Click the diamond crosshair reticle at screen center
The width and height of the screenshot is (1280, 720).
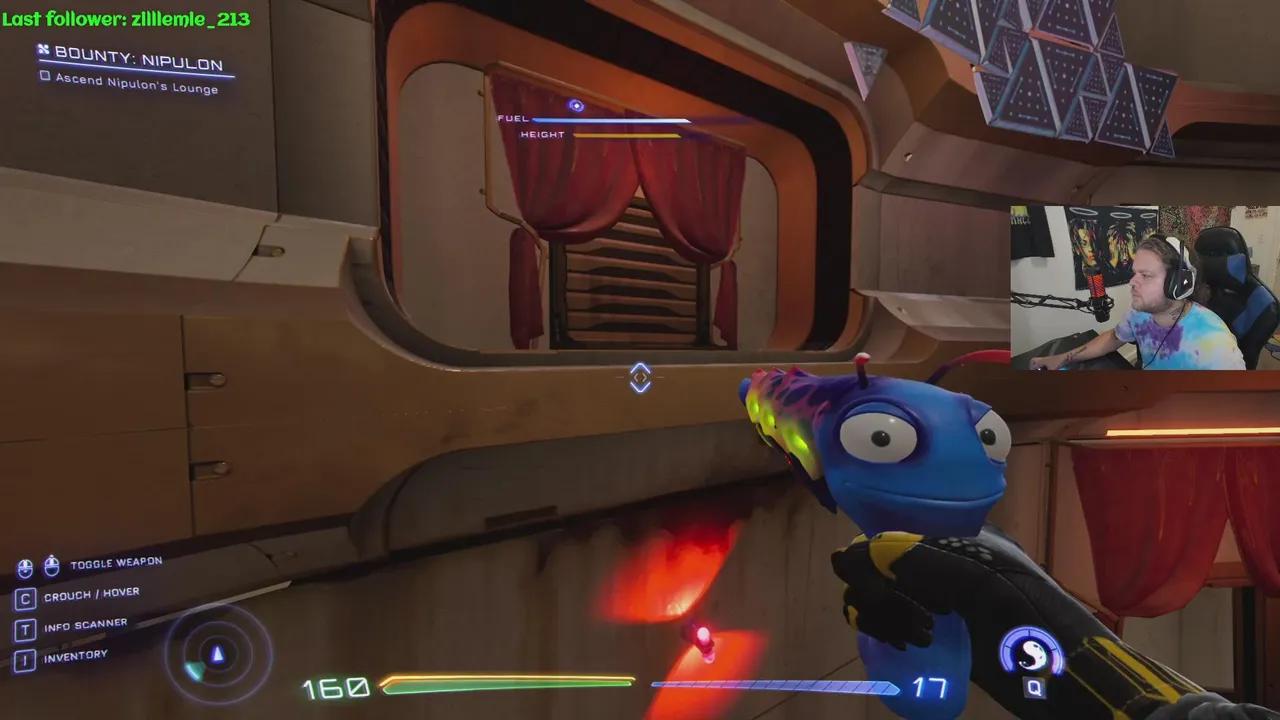coord(640,377)
